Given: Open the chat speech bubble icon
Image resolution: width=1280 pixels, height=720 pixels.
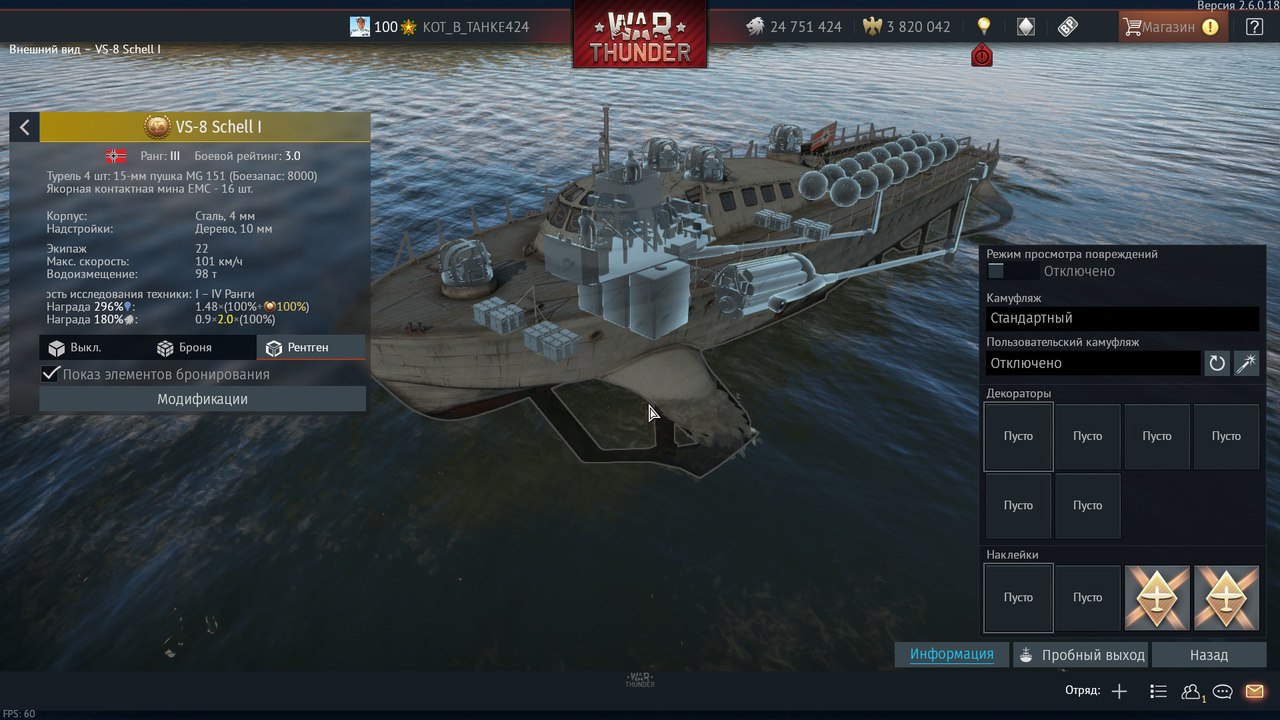Looking at the screenshot, I should (x=1222, y=691).
